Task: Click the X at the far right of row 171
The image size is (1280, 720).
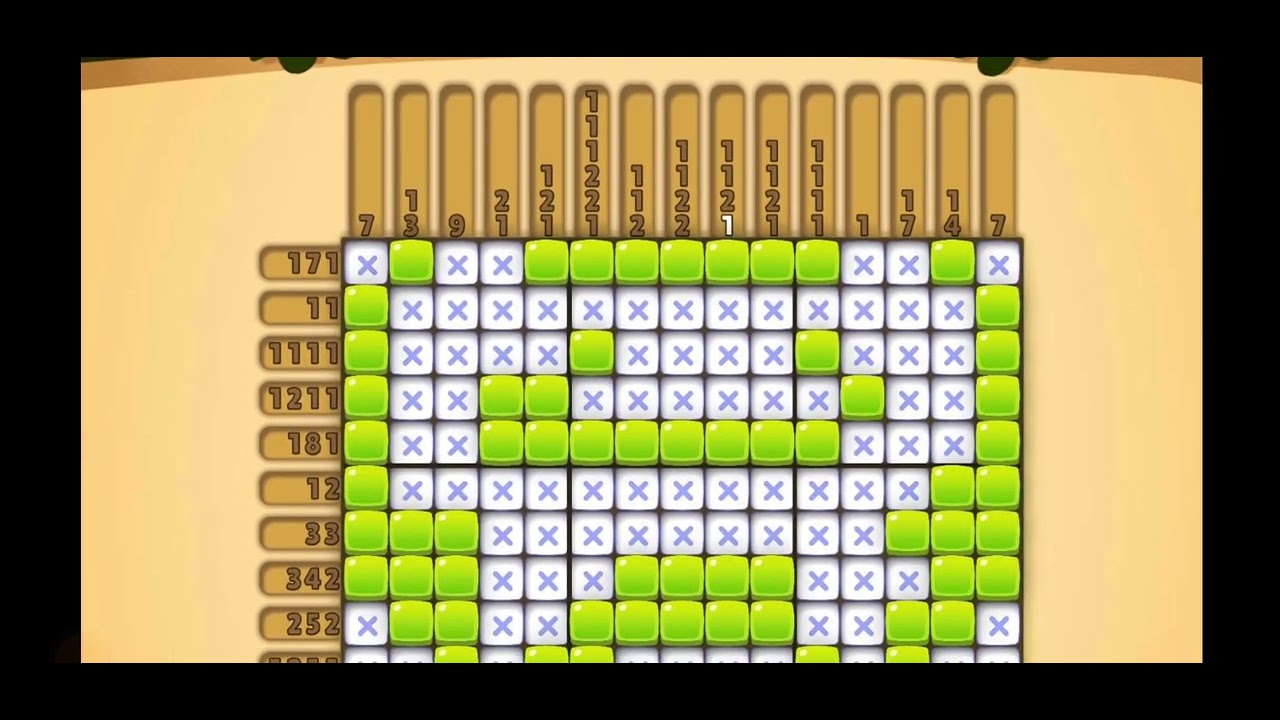Action: point(998,265)
